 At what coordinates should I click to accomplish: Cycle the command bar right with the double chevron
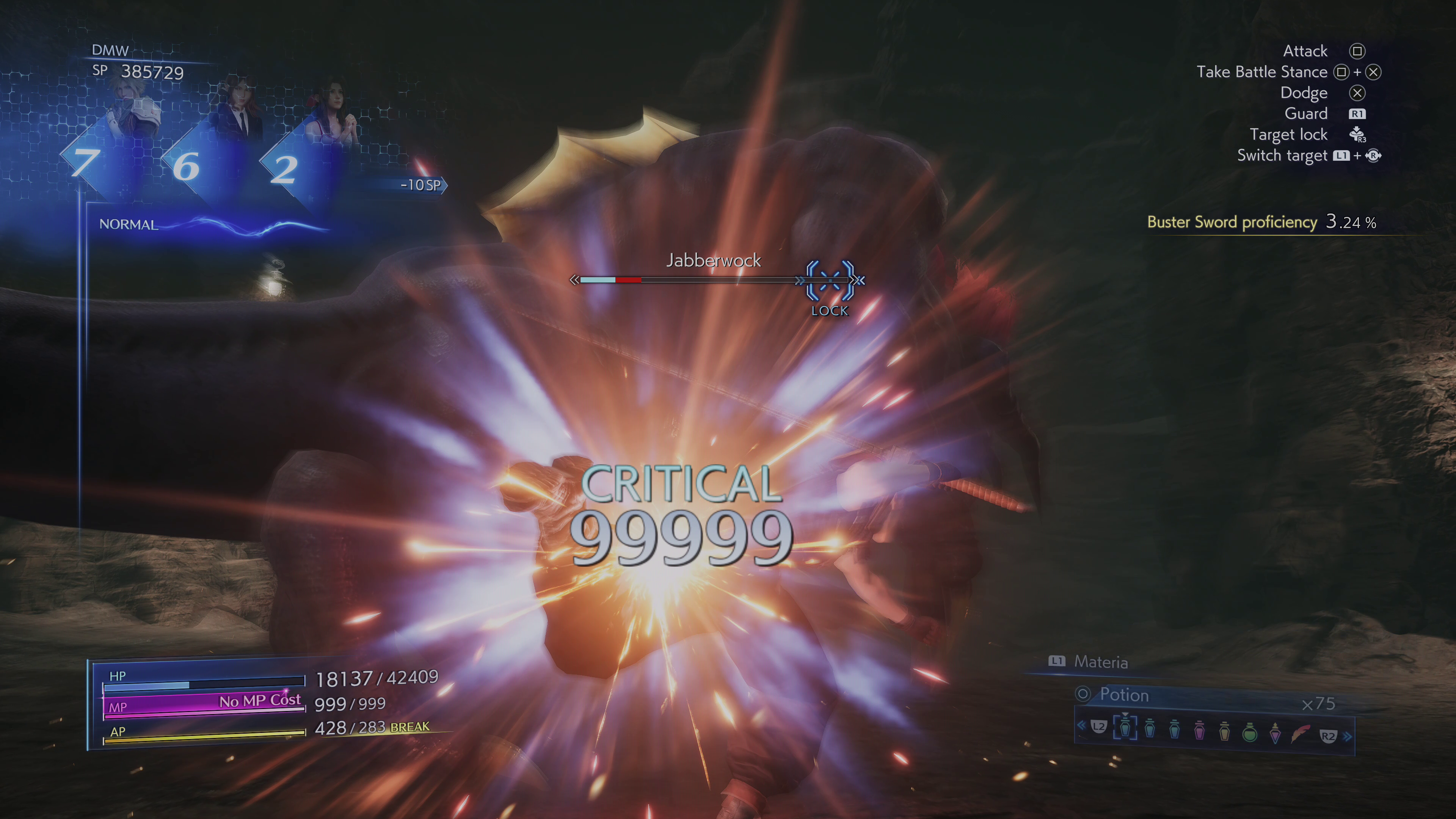1348,736
